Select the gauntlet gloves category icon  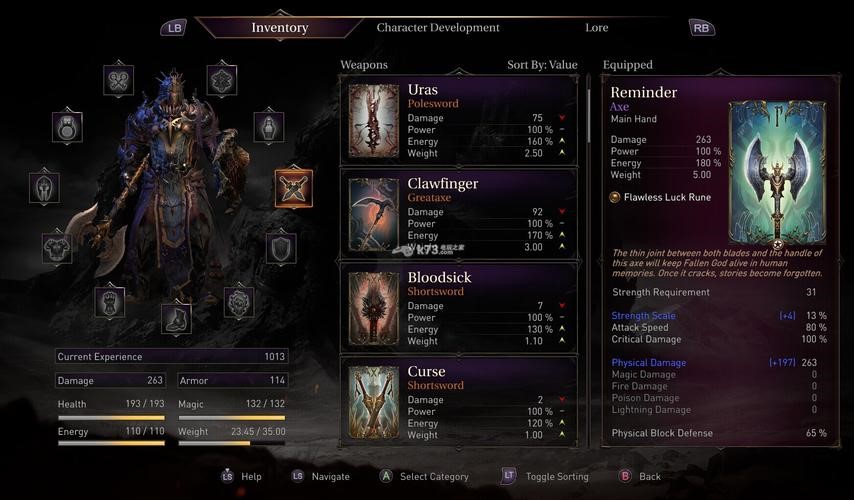[x=109, y=301]
